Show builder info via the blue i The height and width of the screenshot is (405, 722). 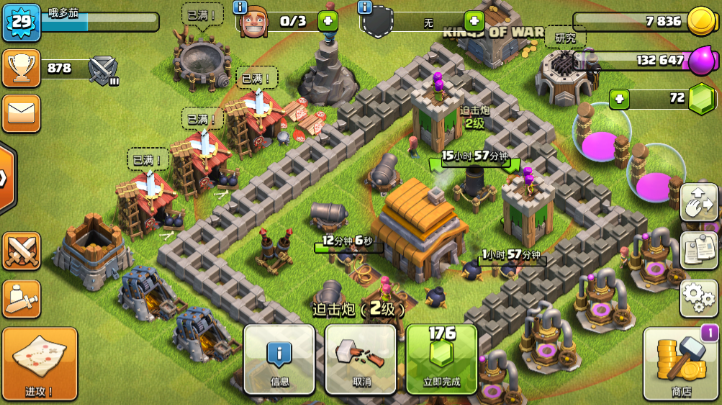click(x=241, y=7)
